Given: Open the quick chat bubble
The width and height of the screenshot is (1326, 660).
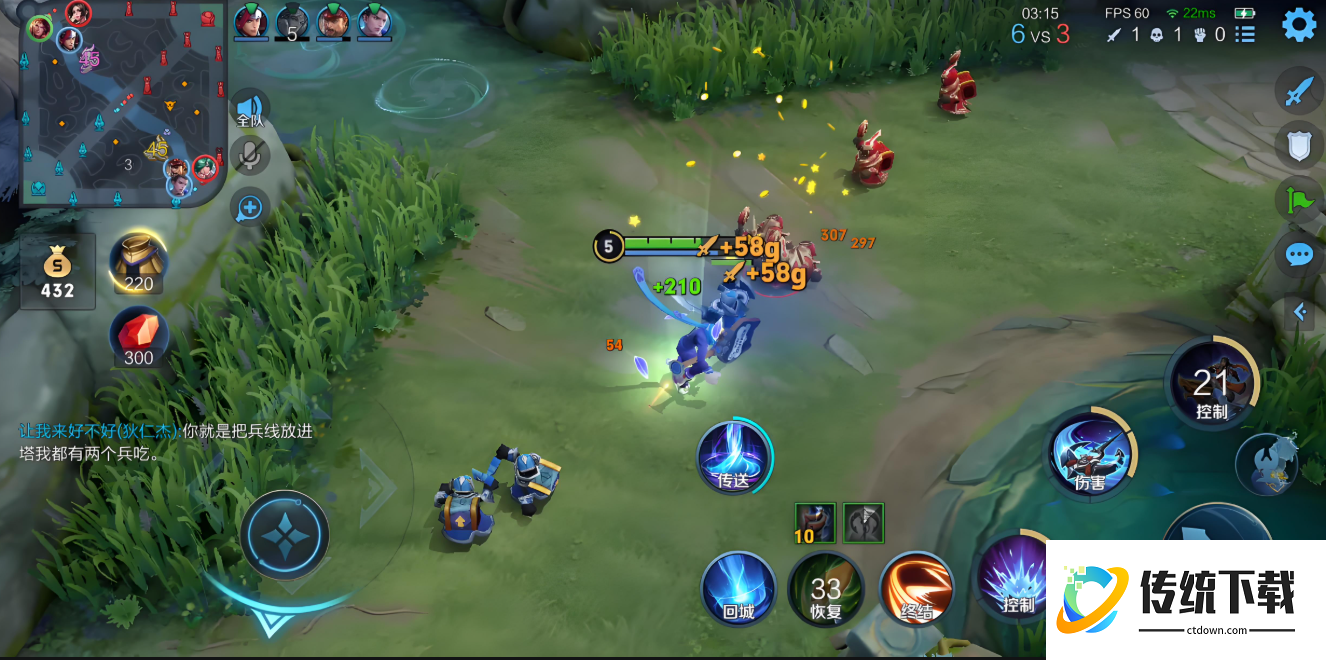Looking at the screenshot, I should (1298, 255).
